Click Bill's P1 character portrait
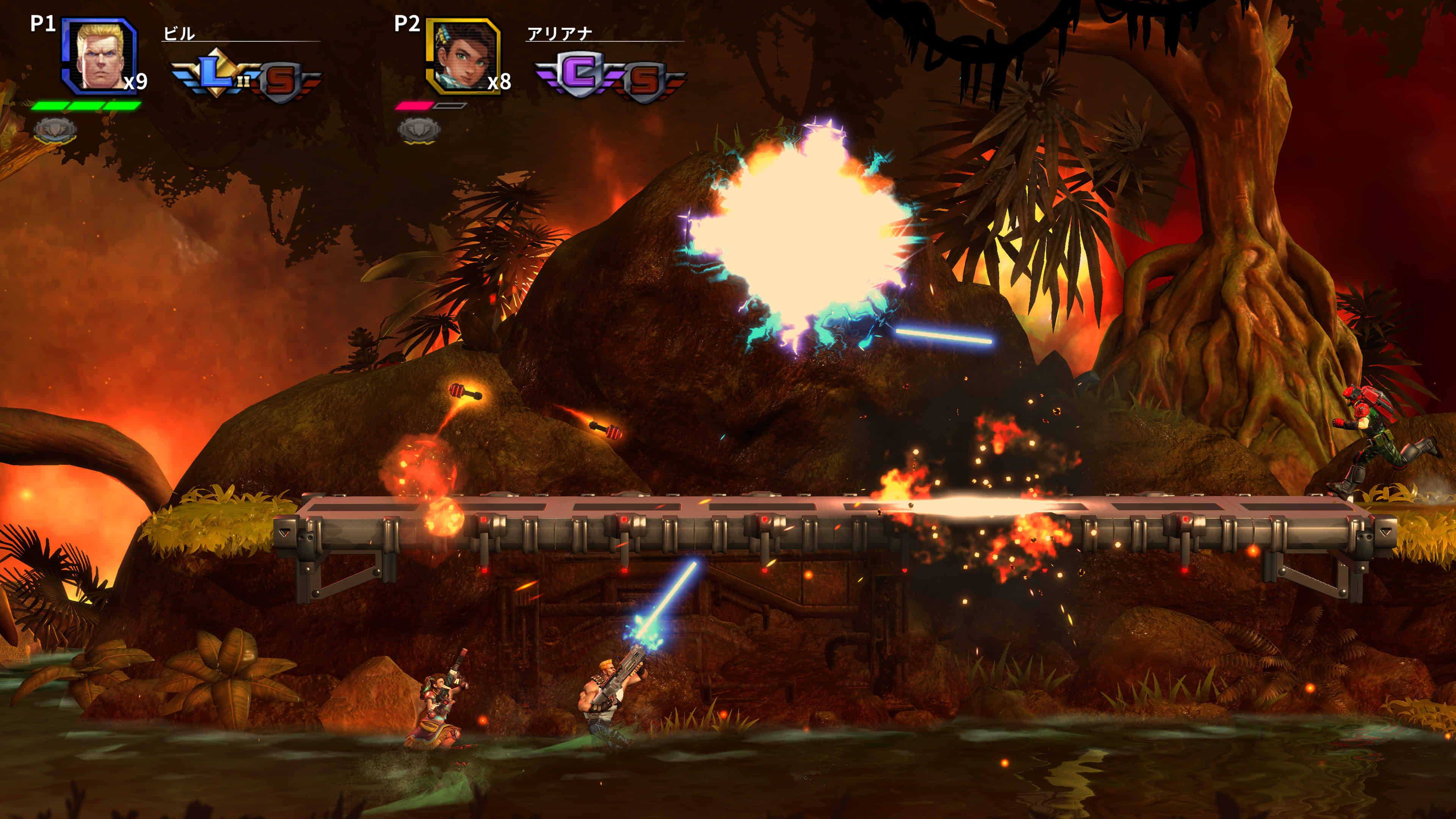1456x819 pixels. (x=99, y=55)
